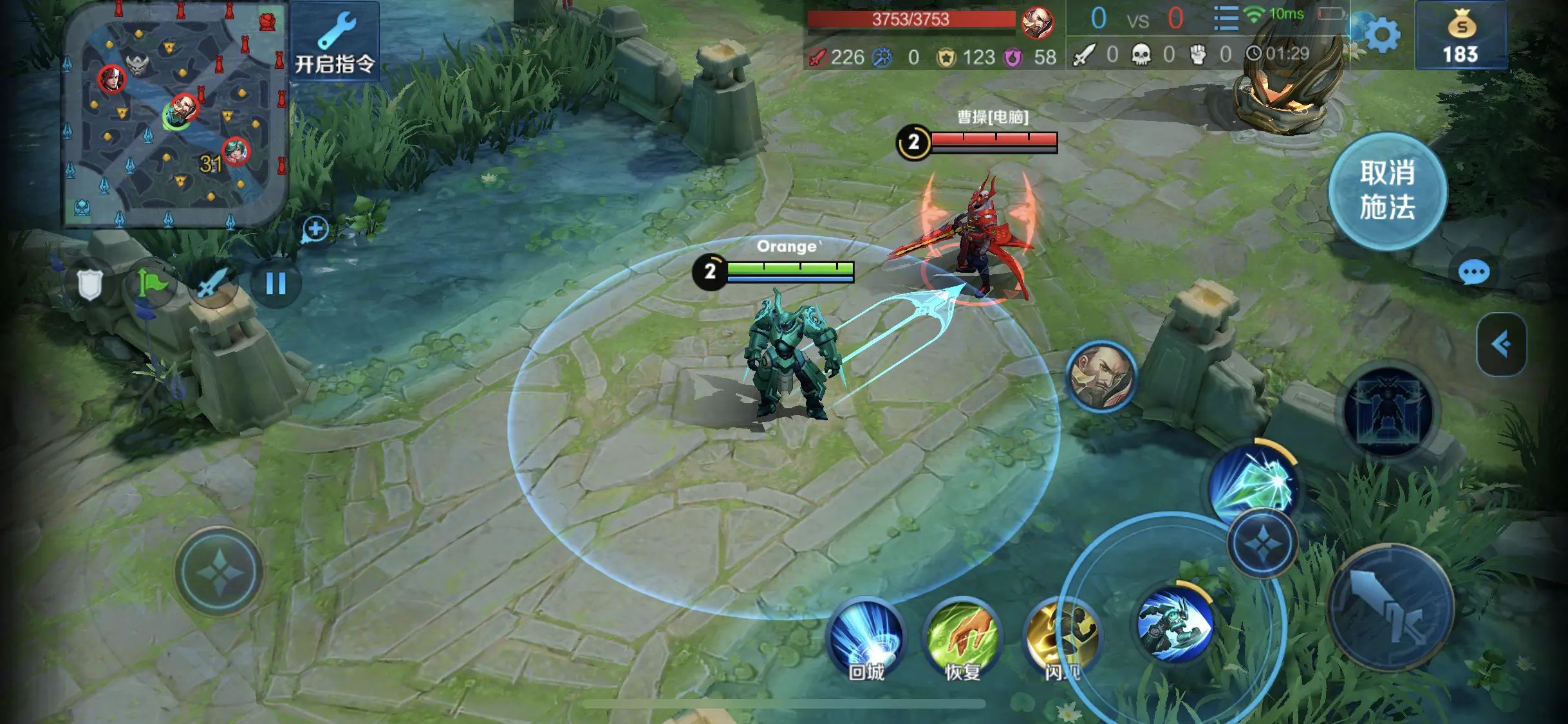Target the enemy hero portrait button
The height and width of the screenshot is (724, 1568).
1101,376
